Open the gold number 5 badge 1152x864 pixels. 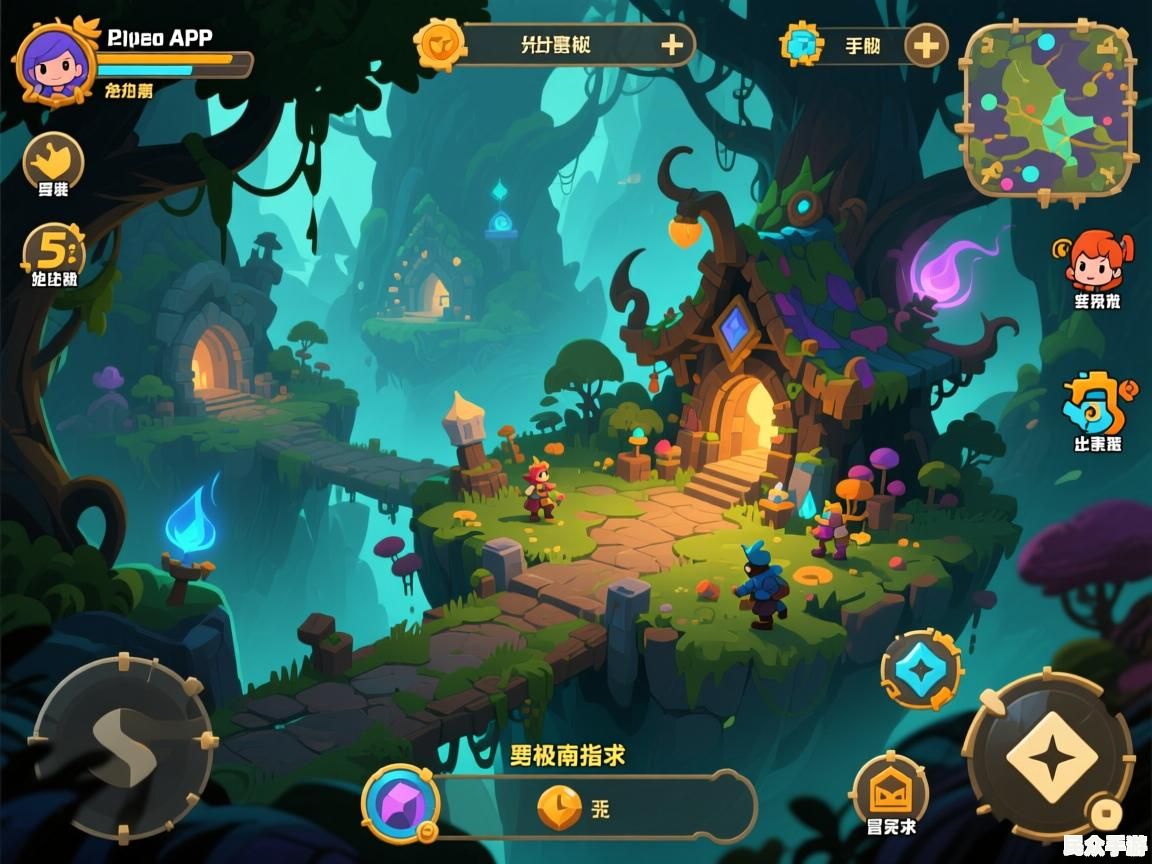[x=52, y=250]
